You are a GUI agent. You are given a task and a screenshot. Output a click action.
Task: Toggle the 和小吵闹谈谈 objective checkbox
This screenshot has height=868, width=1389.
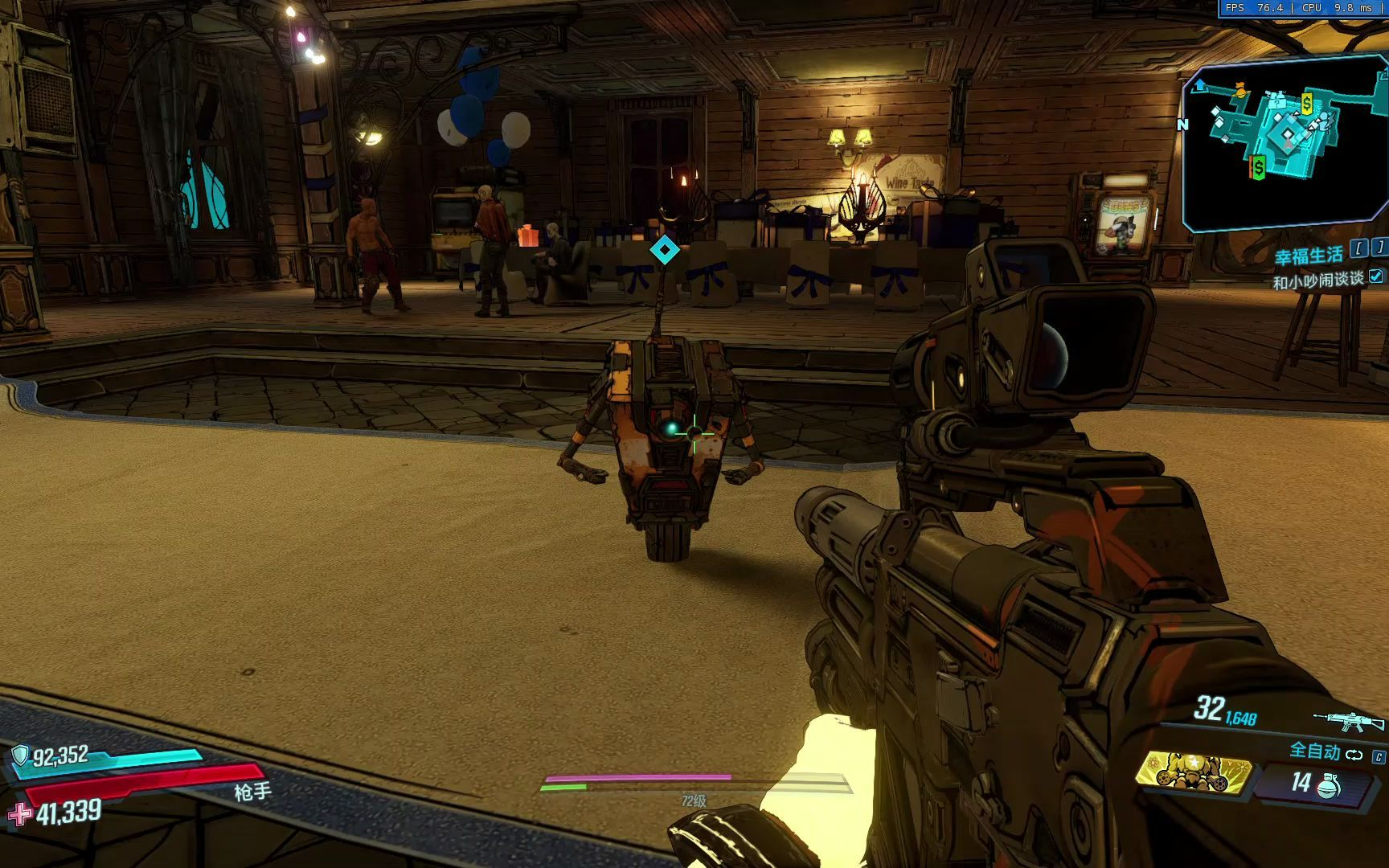1376,276
